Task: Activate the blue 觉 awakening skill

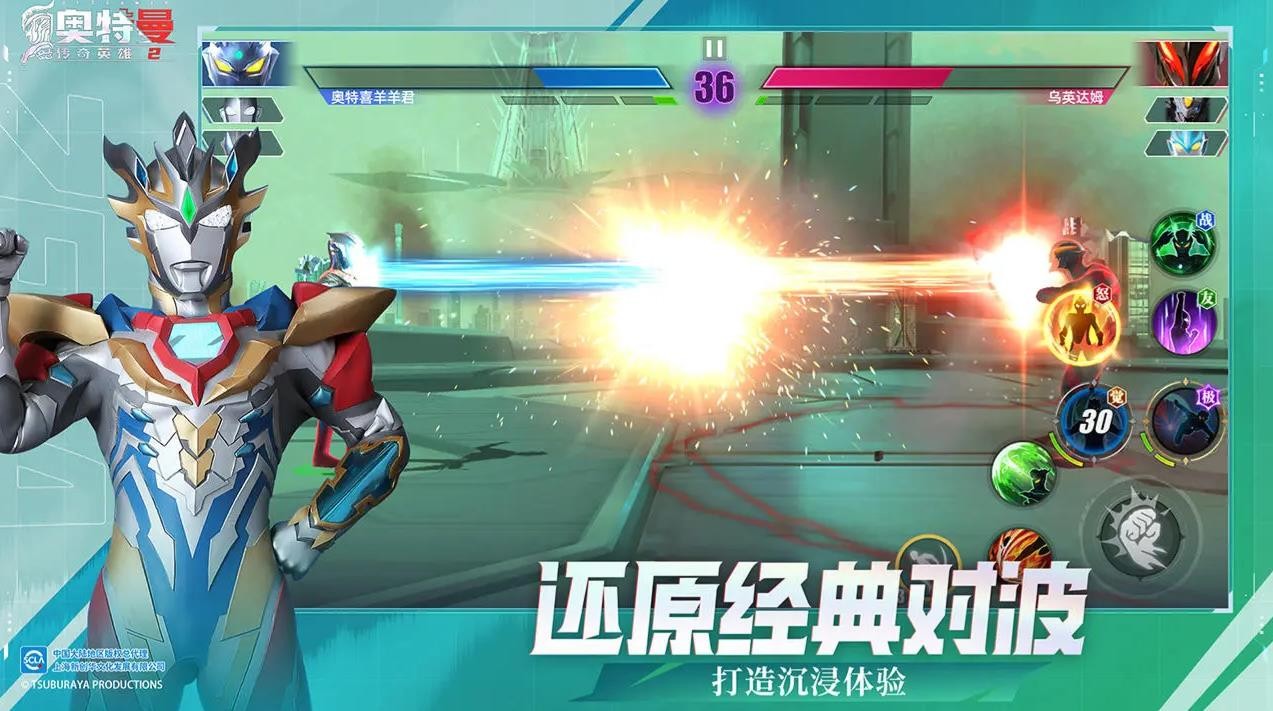Action: coord(1094,421)
